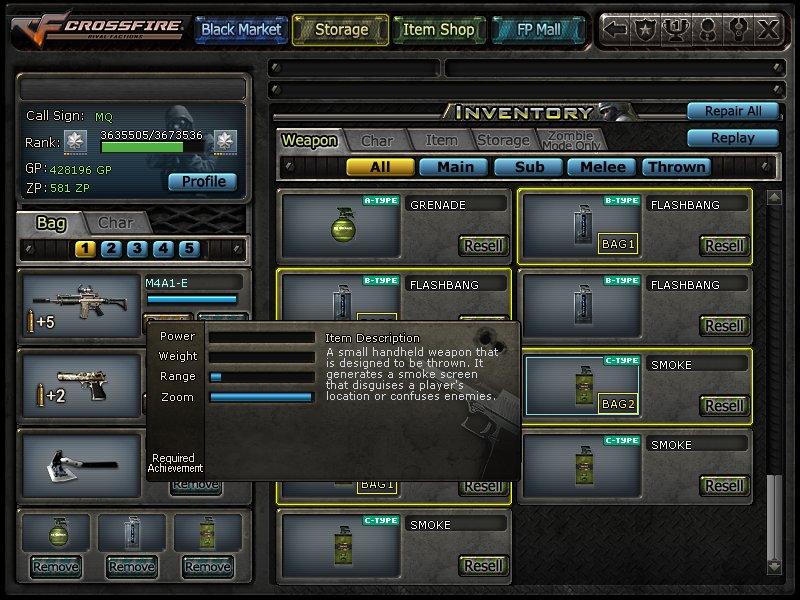Open the Black Market
Screen dimensions: 800x600
[x=241, y=30]
